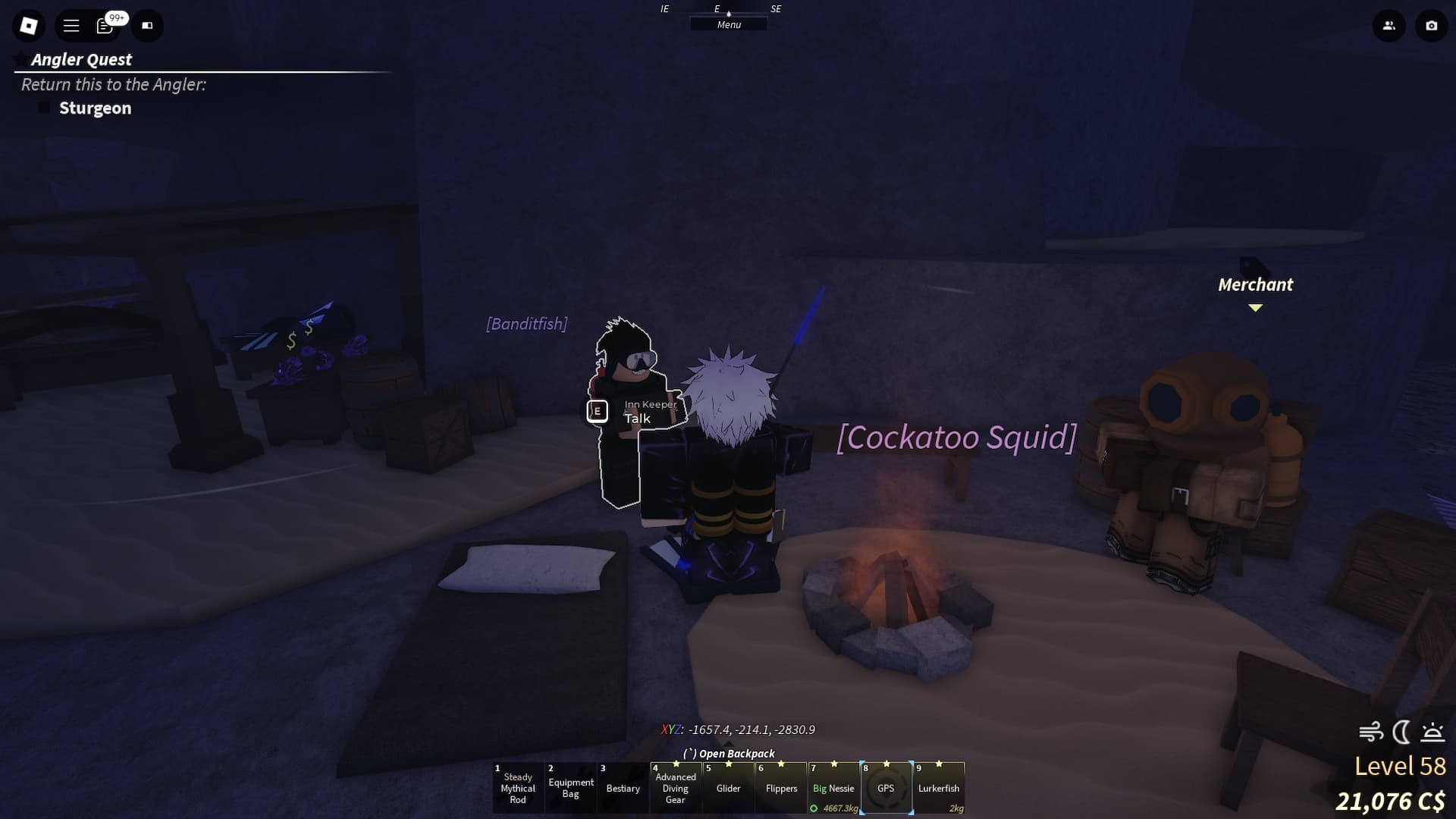
Task: Open the hamburger menu top left
Action: pyautogui.click(x=71, y=25)
